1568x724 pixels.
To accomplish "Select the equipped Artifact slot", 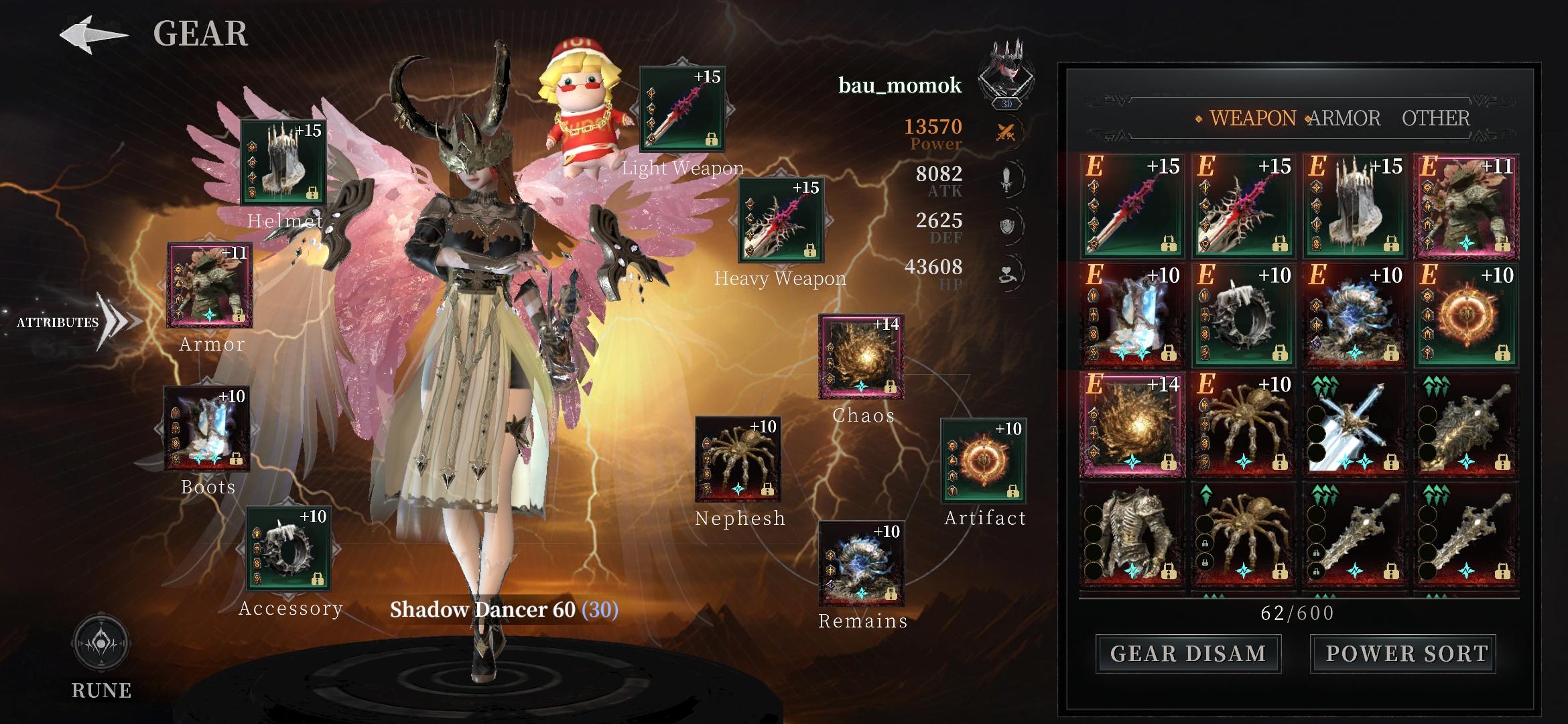I will tap(984, 461).
